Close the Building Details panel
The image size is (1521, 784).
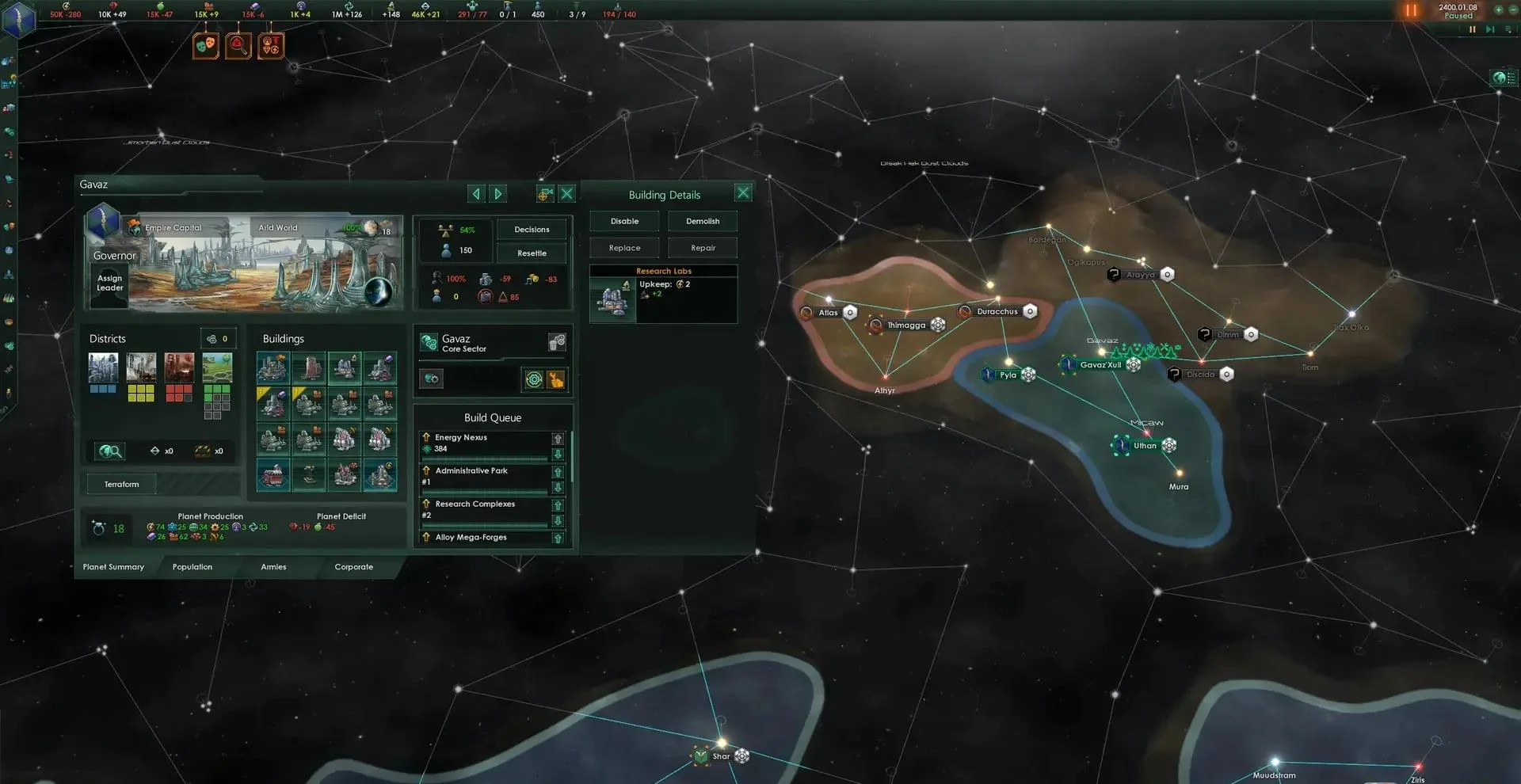742,193
